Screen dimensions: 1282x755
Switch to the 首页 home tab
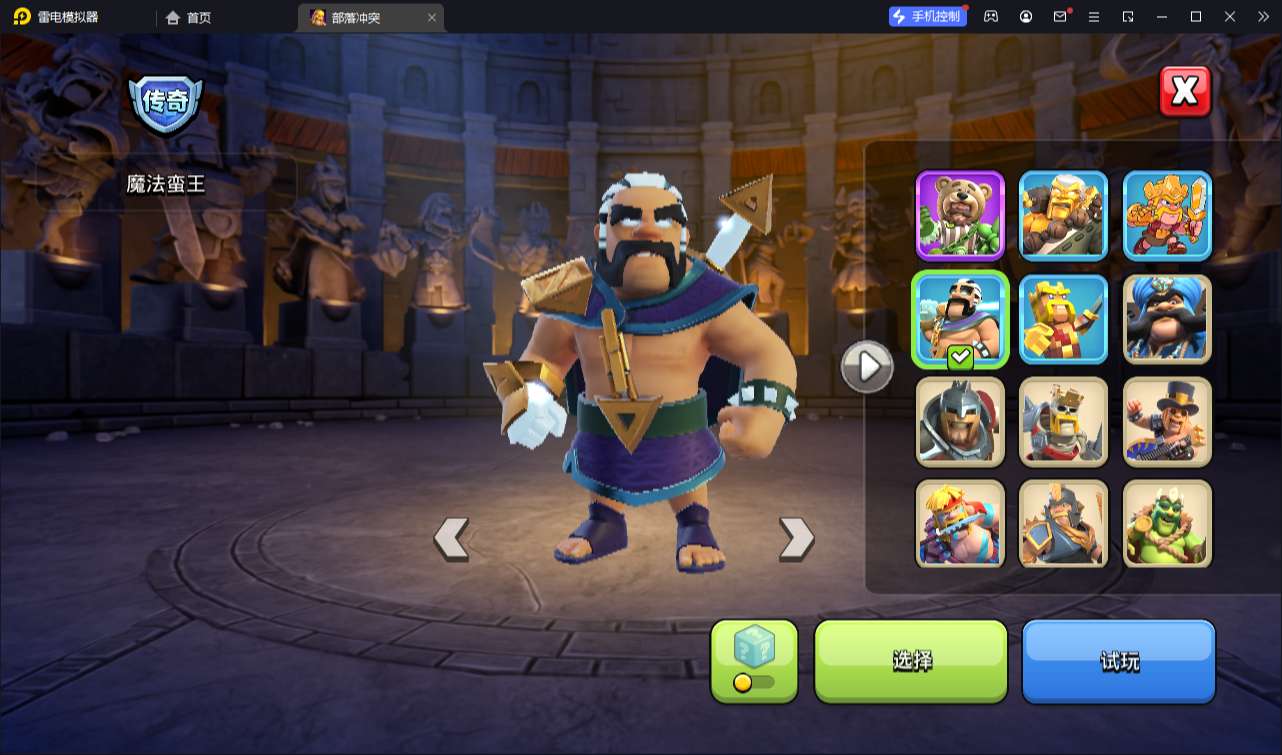pos(189,17)
